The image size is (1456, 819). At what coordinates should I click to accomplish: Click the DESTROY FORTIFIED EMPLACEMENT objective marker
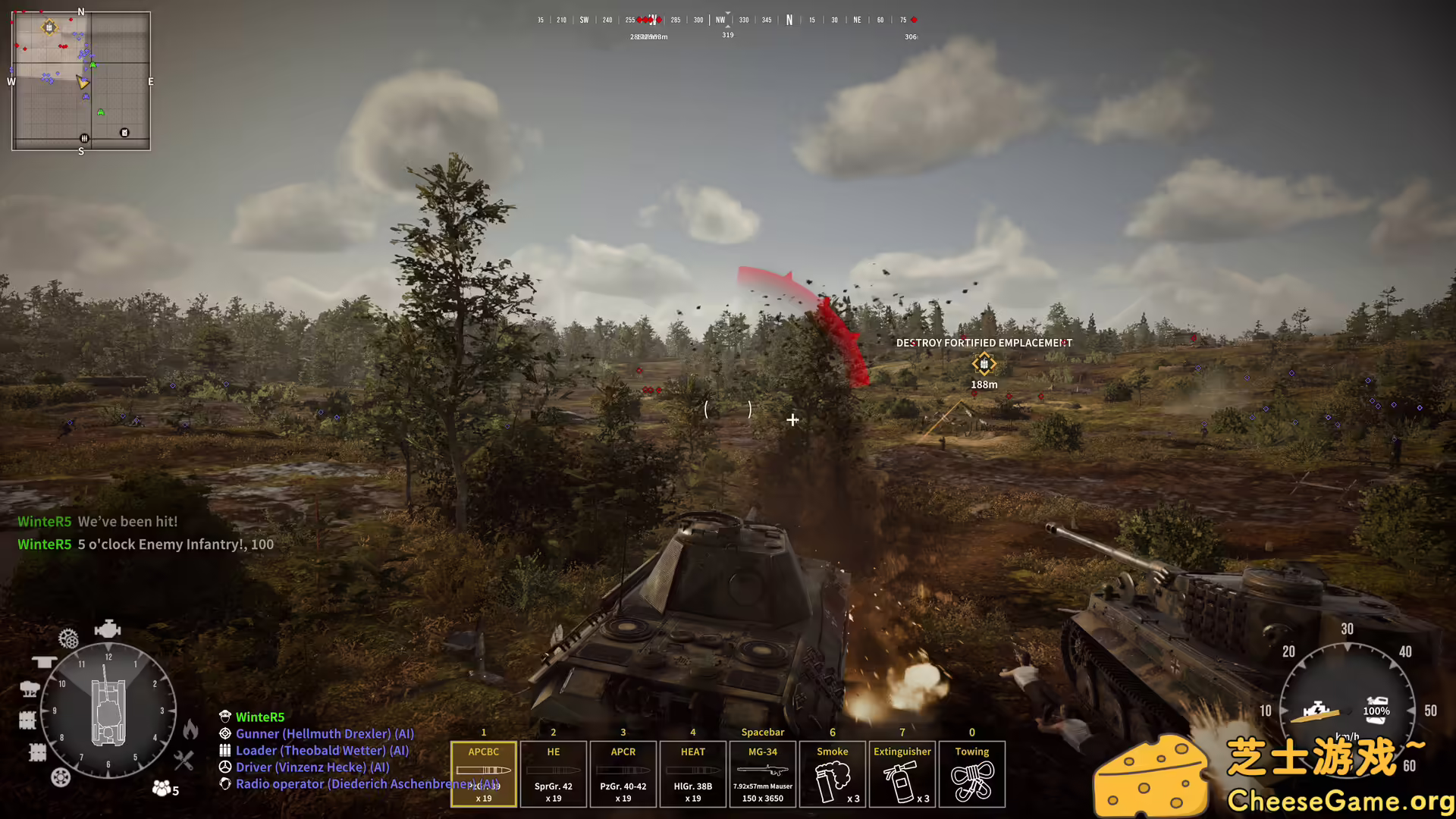coord(984,364)
